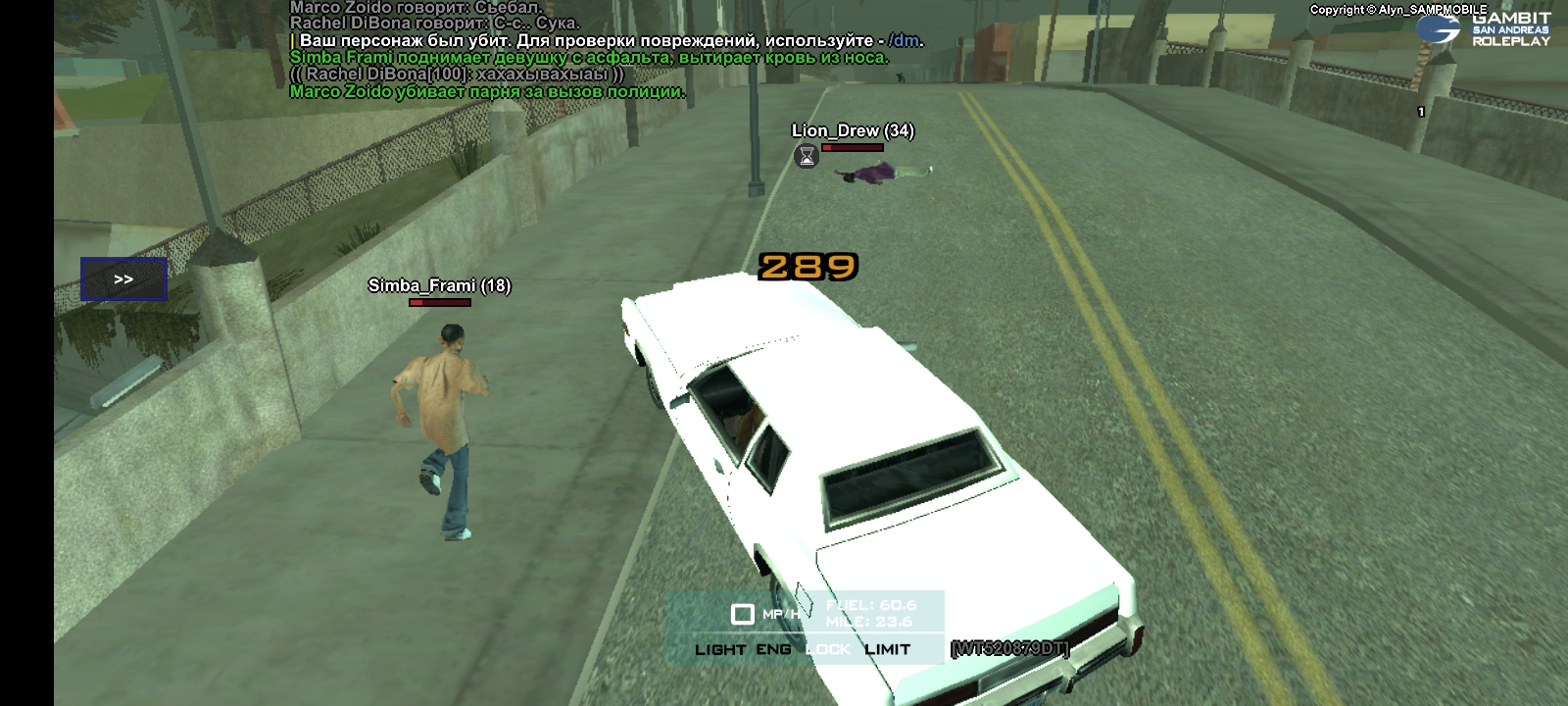Toggle the vehicle LIGHT indicator
The height and width of the screenshot is (706, 1568).
coord(719,649)
